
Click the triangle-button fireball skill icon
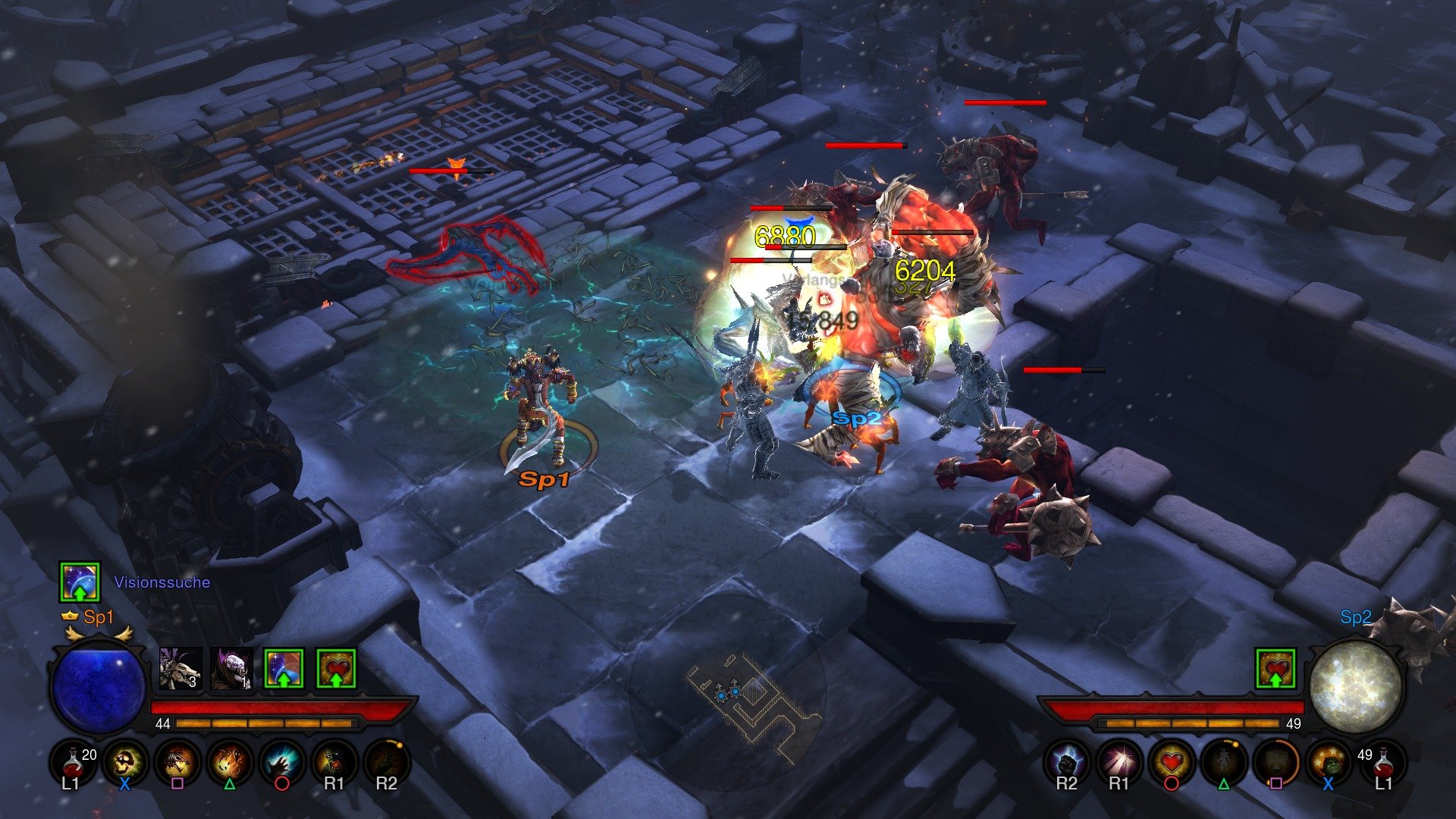point(229,764)
